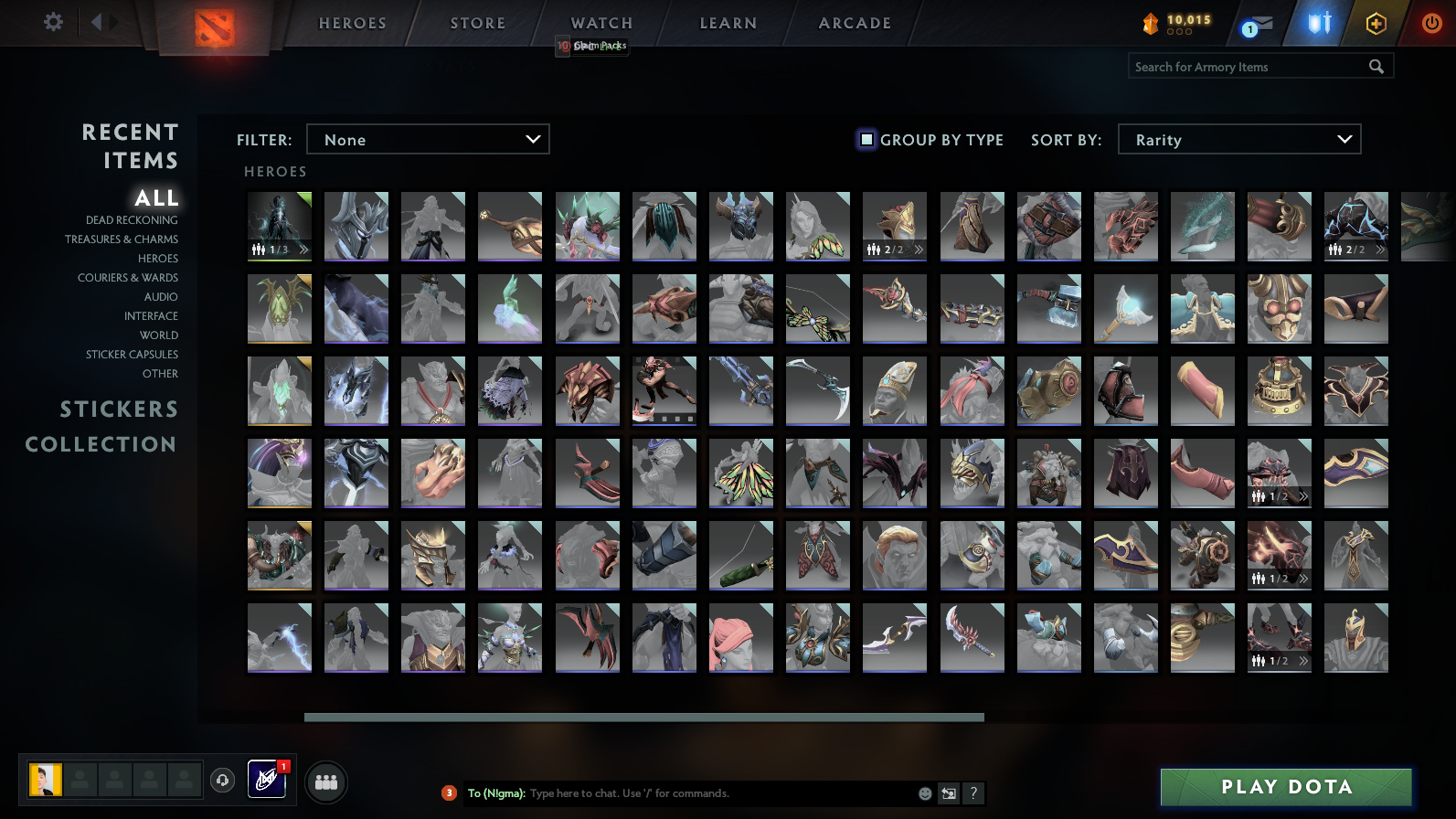The width and height of the screenshot is (1456, 819).
Task: Open the Dota Plus shield icon
Action: tap(1317, 23)
